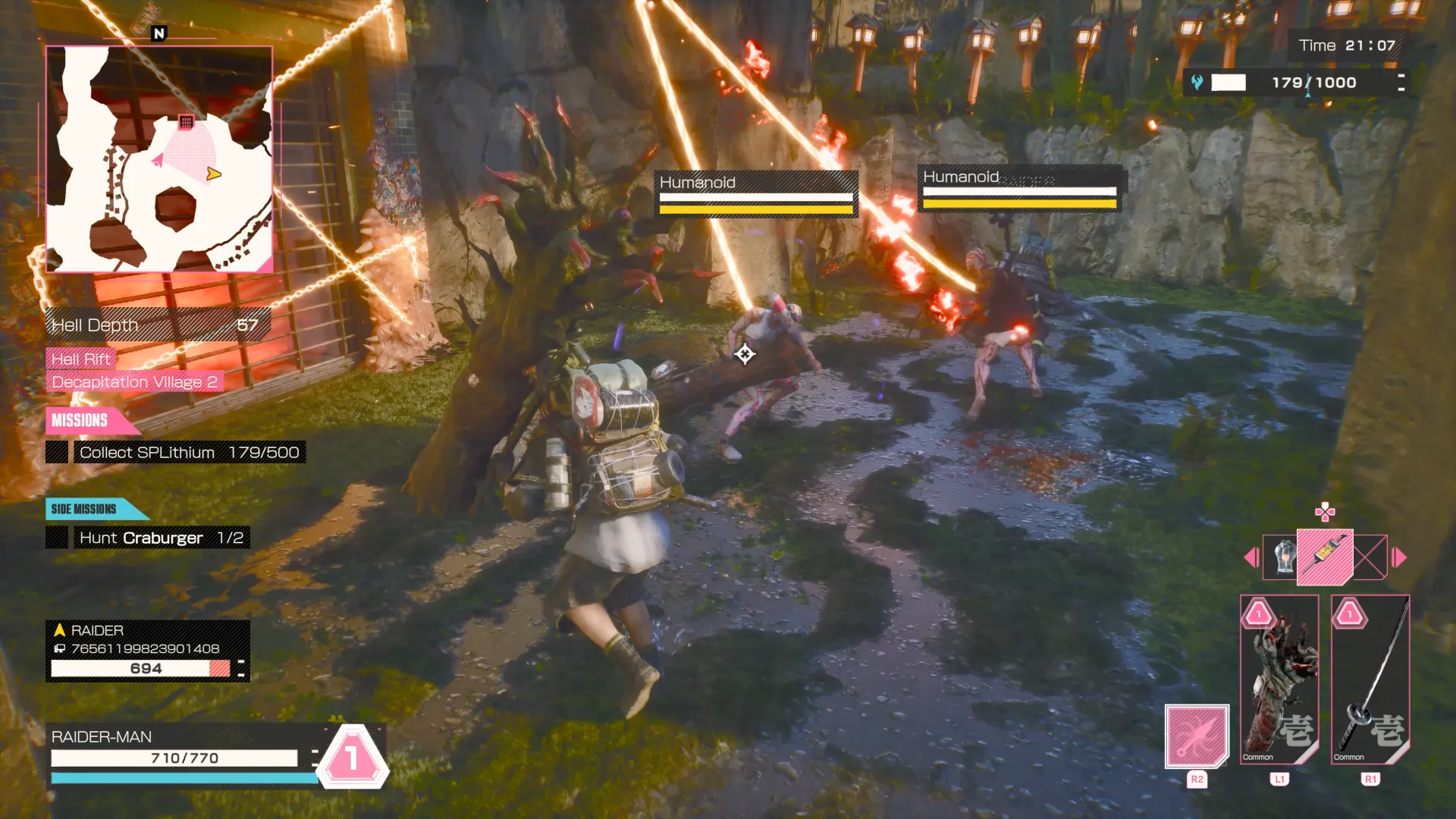Activate the R2 kunai throwing skill icon
Image resolution: width=1456 pixels, height=819 pixels.
[1196, 738]
